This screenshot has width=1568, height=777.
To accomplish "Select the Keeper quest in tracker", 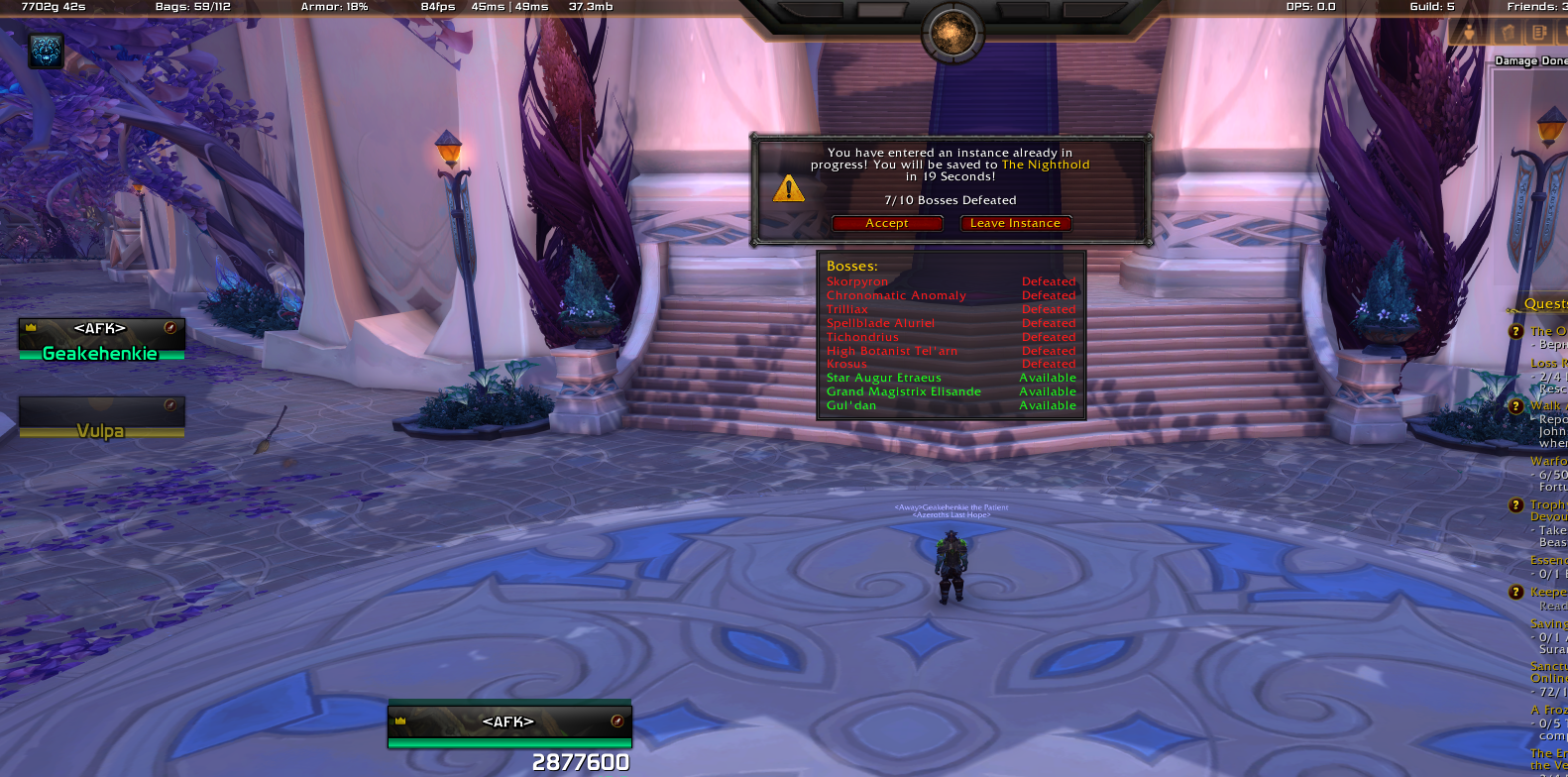I will pos(1548,593).
